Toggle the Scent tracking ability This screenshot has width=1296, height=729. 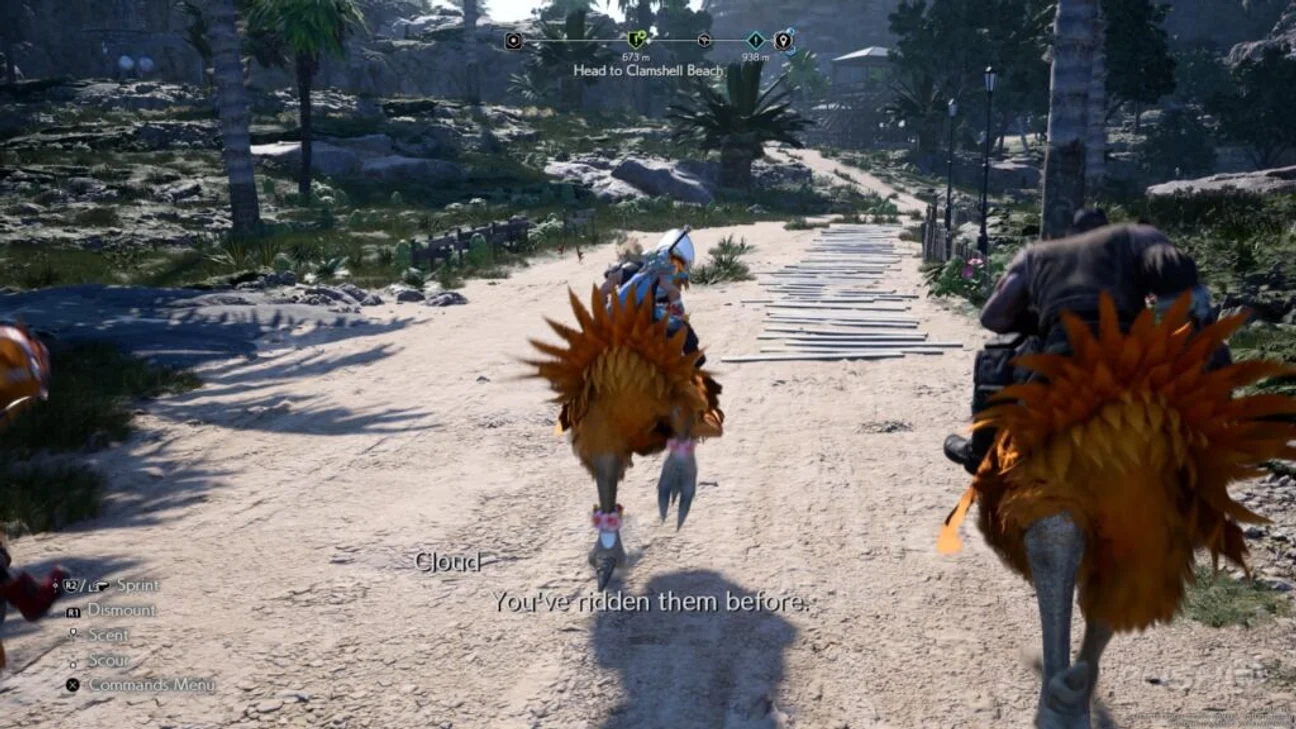point(110,635)
